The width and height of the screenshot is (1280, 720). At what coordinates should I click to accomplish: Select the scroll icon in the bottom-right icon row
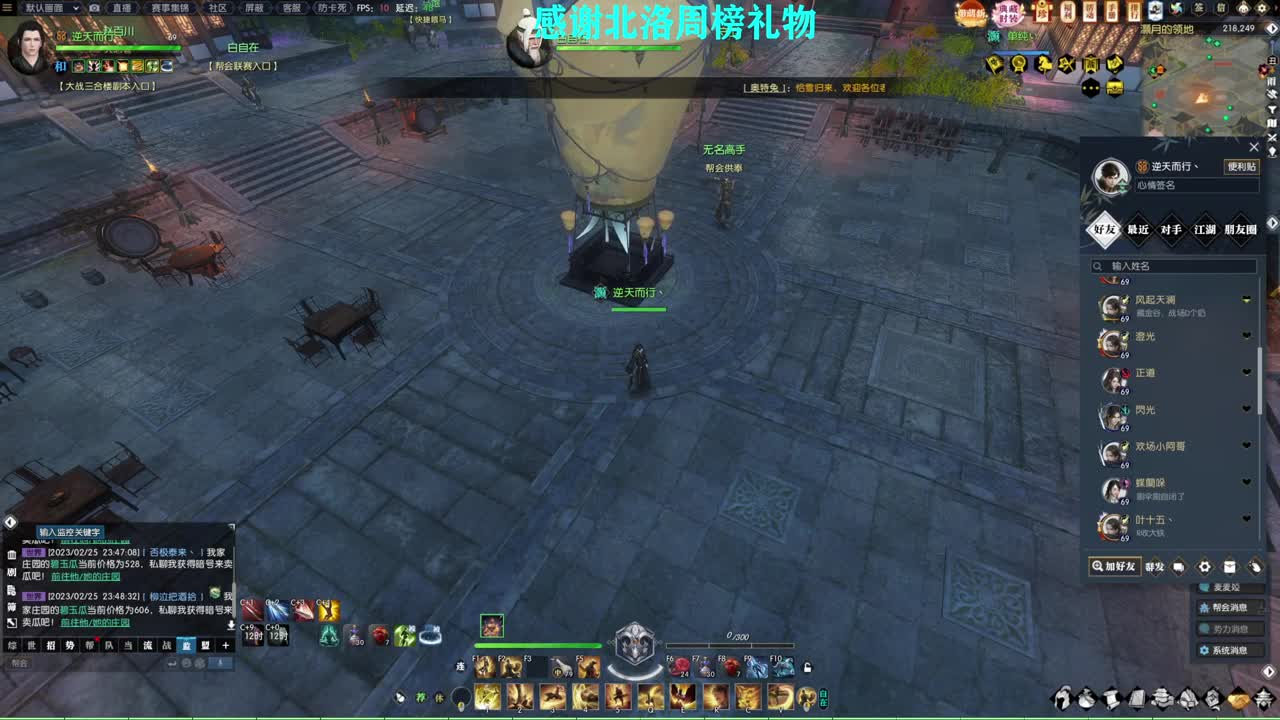point(1111,698)
